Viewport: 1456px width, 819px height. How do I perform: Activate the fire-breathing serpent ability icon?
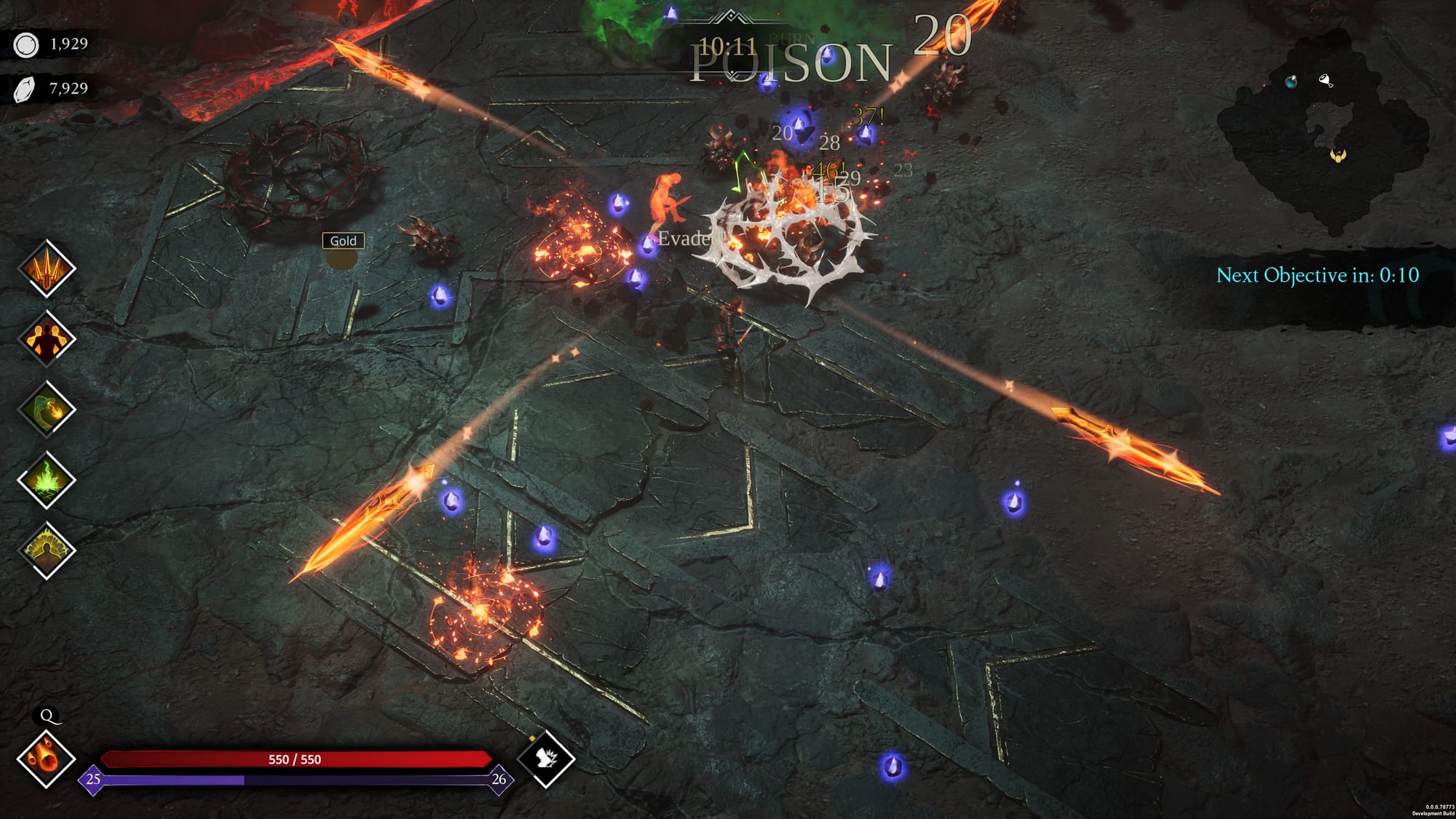[47, 410]
